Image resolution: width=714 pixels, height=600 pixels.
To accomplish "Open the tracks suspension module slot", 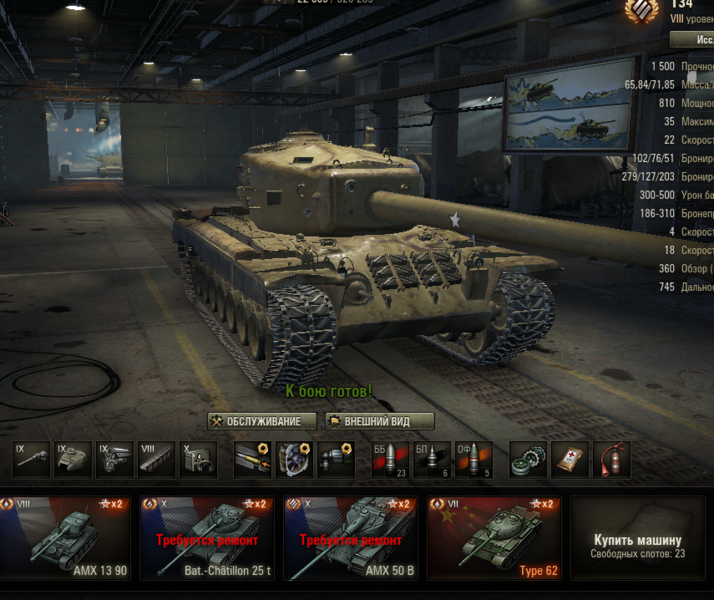I will coord(157,459).
